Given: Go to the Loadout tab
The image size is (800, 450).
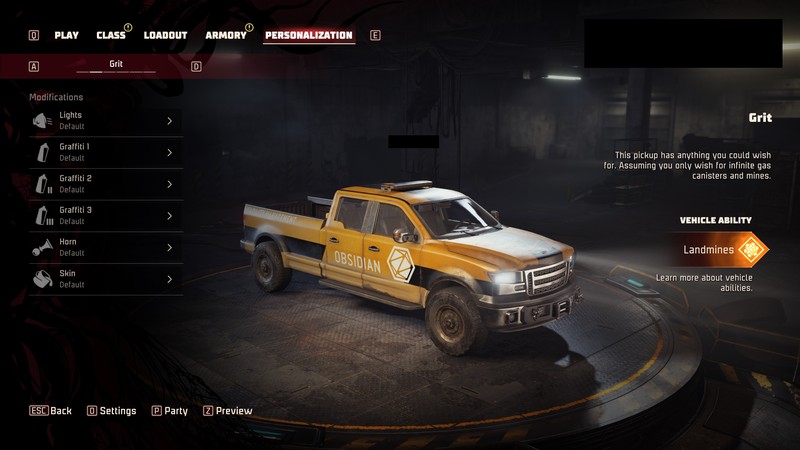Looking at the screenshot, I should tap(165, 35).
